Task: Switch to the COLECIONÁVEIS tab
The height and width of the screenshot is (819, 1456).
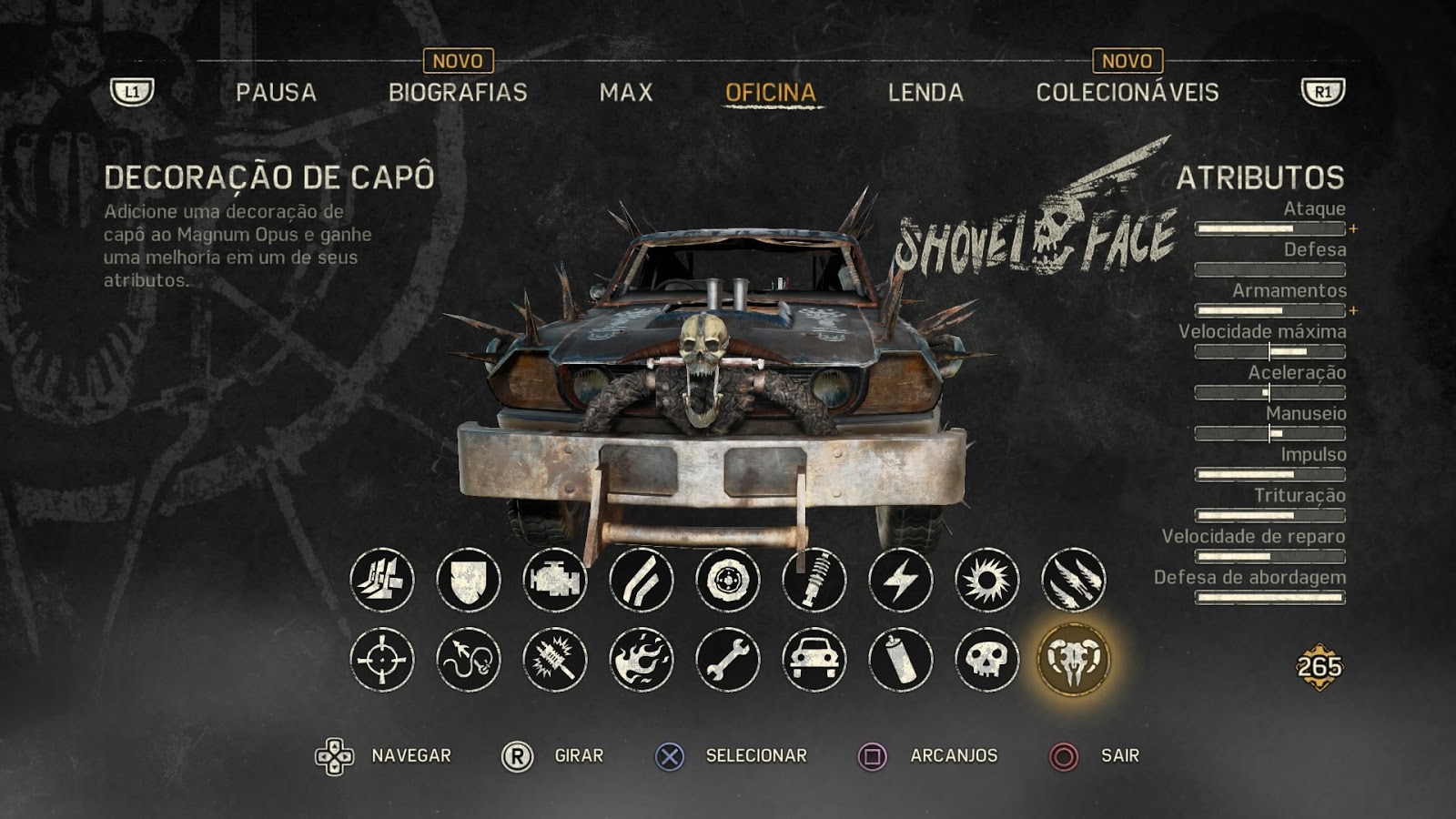Action: 1128,91
